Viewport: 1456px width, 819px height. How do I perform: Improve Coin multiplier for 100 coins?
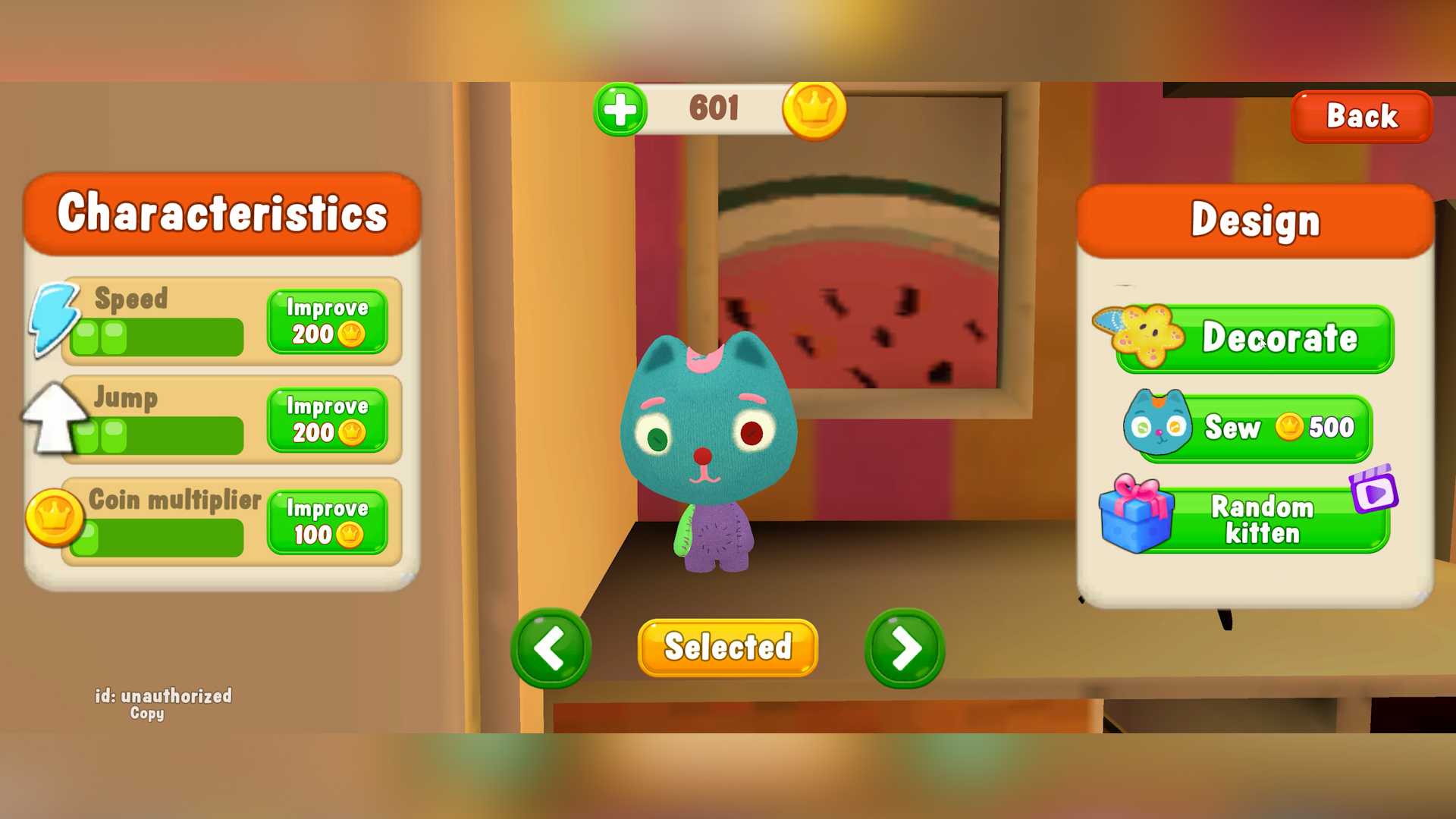click(x=328, y=522)
